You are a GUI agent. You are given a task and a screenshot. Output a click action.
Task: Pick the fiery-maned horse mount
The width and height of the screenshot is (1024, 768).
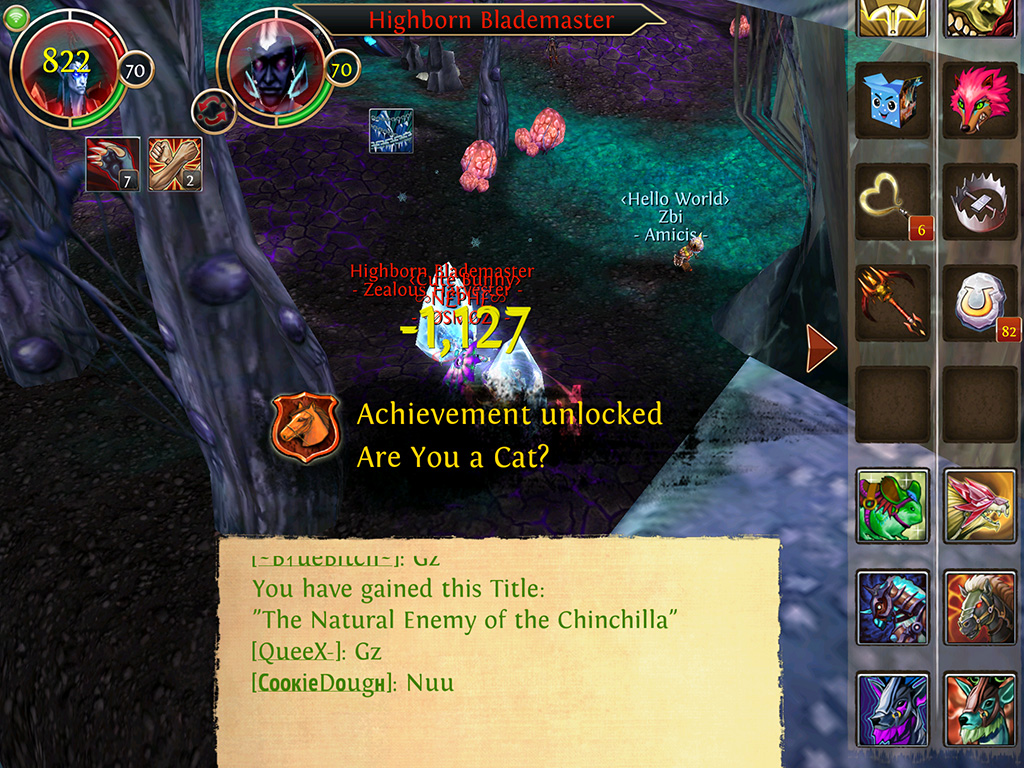(980, 607)
